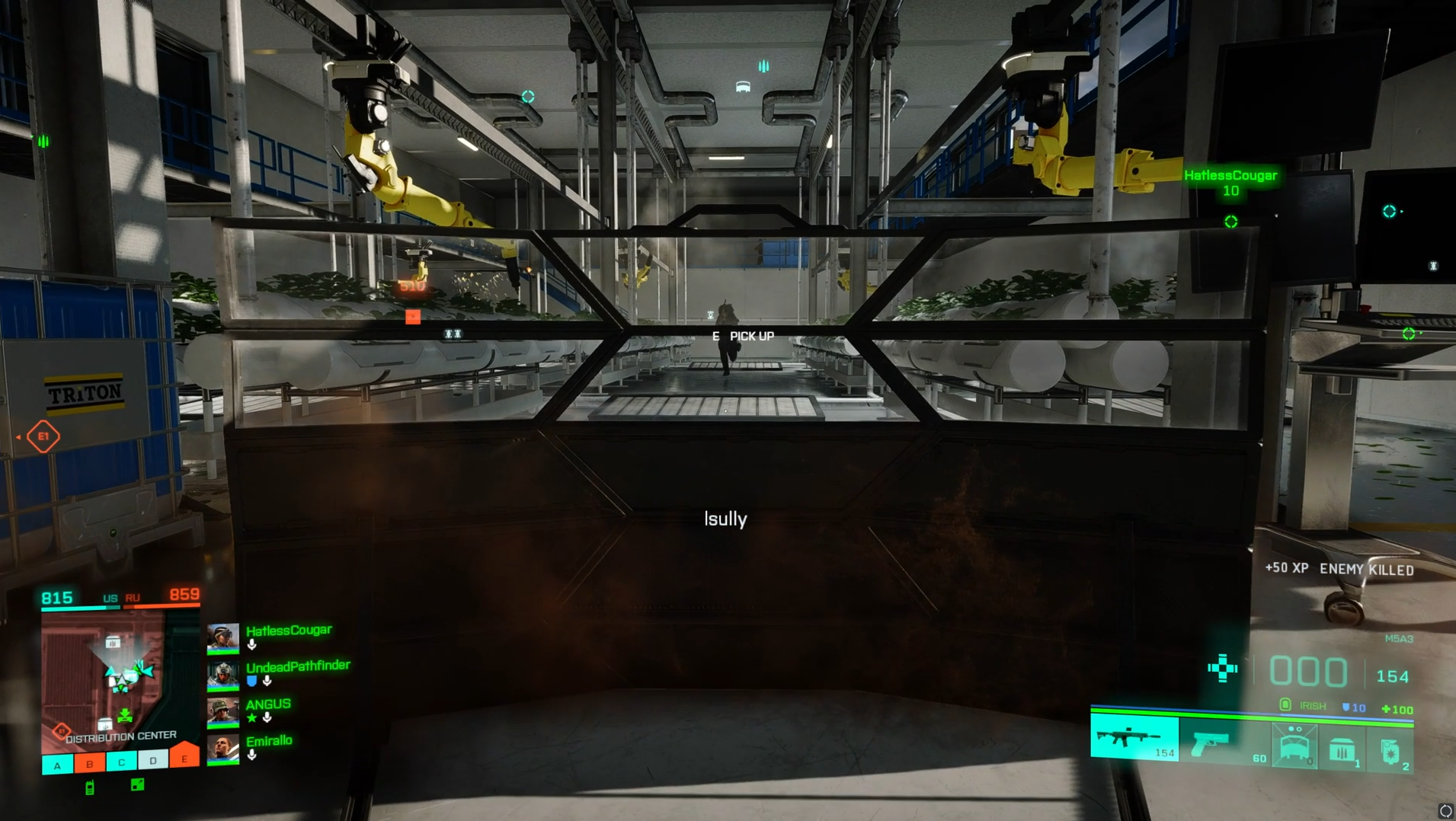Select objective A flag indicator
The height and width of the screenshot is (821, 1456).
click(x=57, y=765)
